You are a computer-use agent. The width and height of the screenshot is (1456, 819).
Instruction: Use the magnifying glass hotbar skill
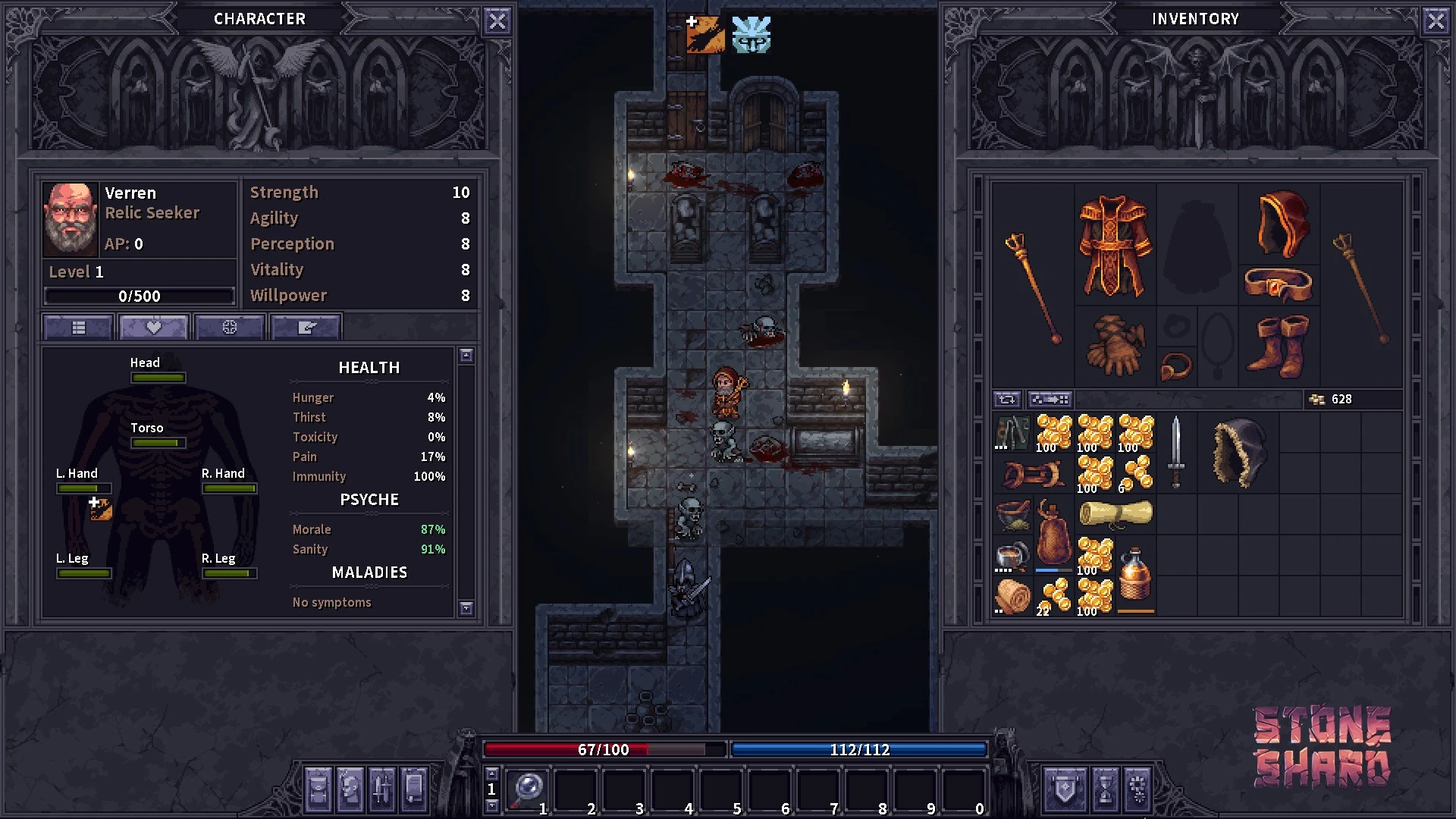(x=526, y=790)
